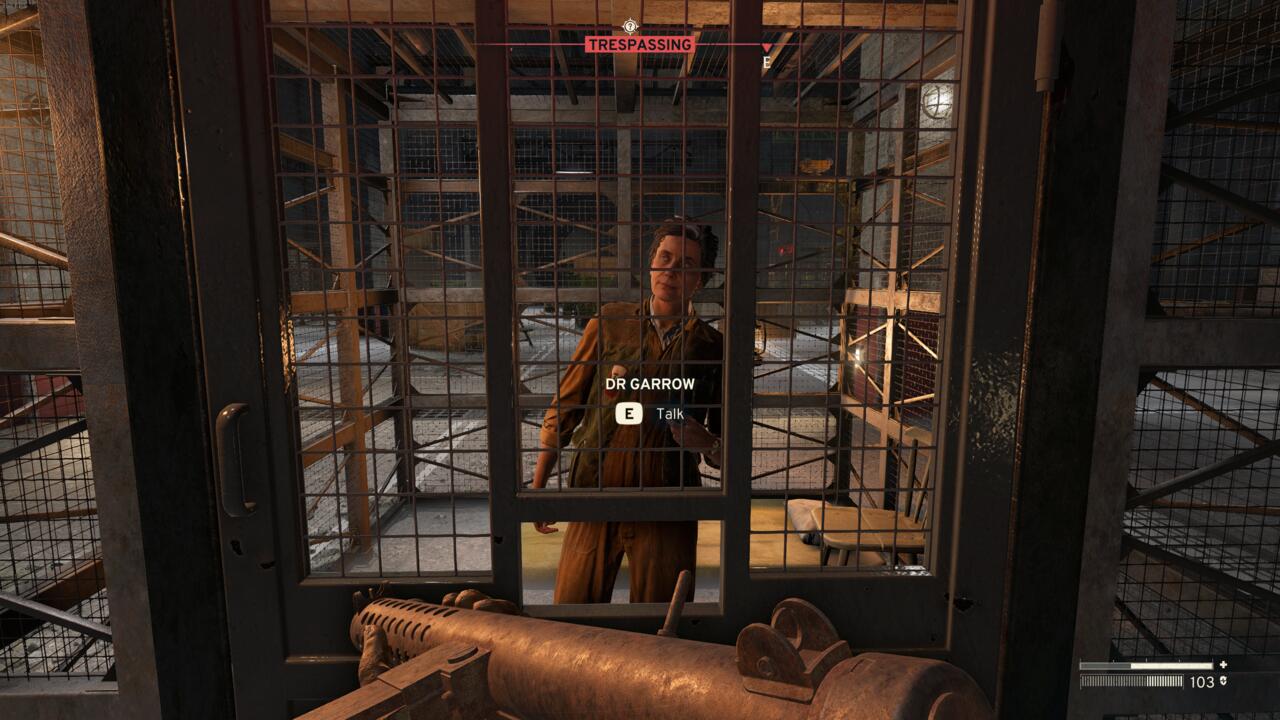1280x720 pixels.
Task: Click the red waypoint arrow marker
Action: pyautogui.click(x=766, y=46)
